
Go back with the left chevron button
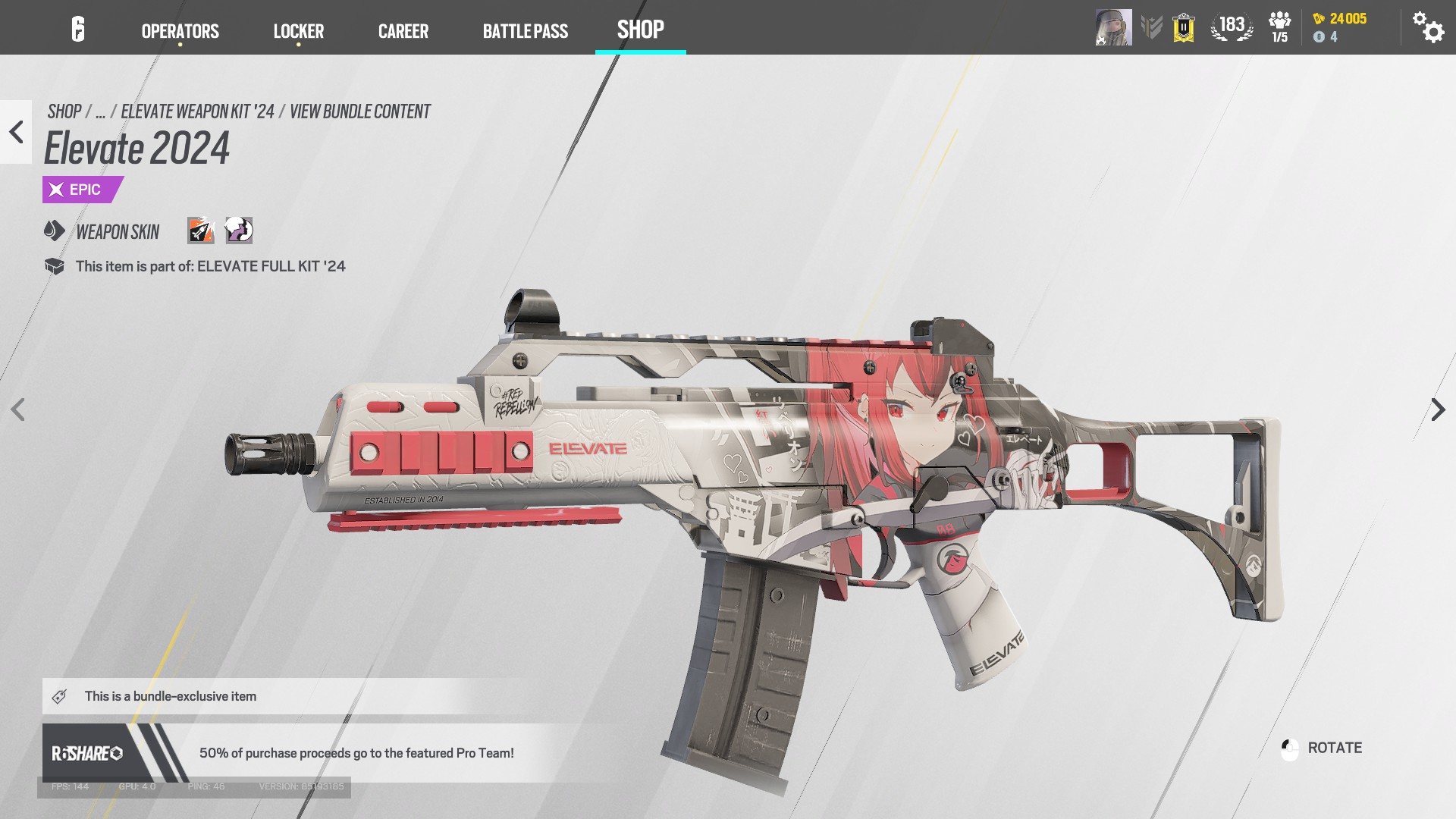pyautogui.click(x=16, y=132)
